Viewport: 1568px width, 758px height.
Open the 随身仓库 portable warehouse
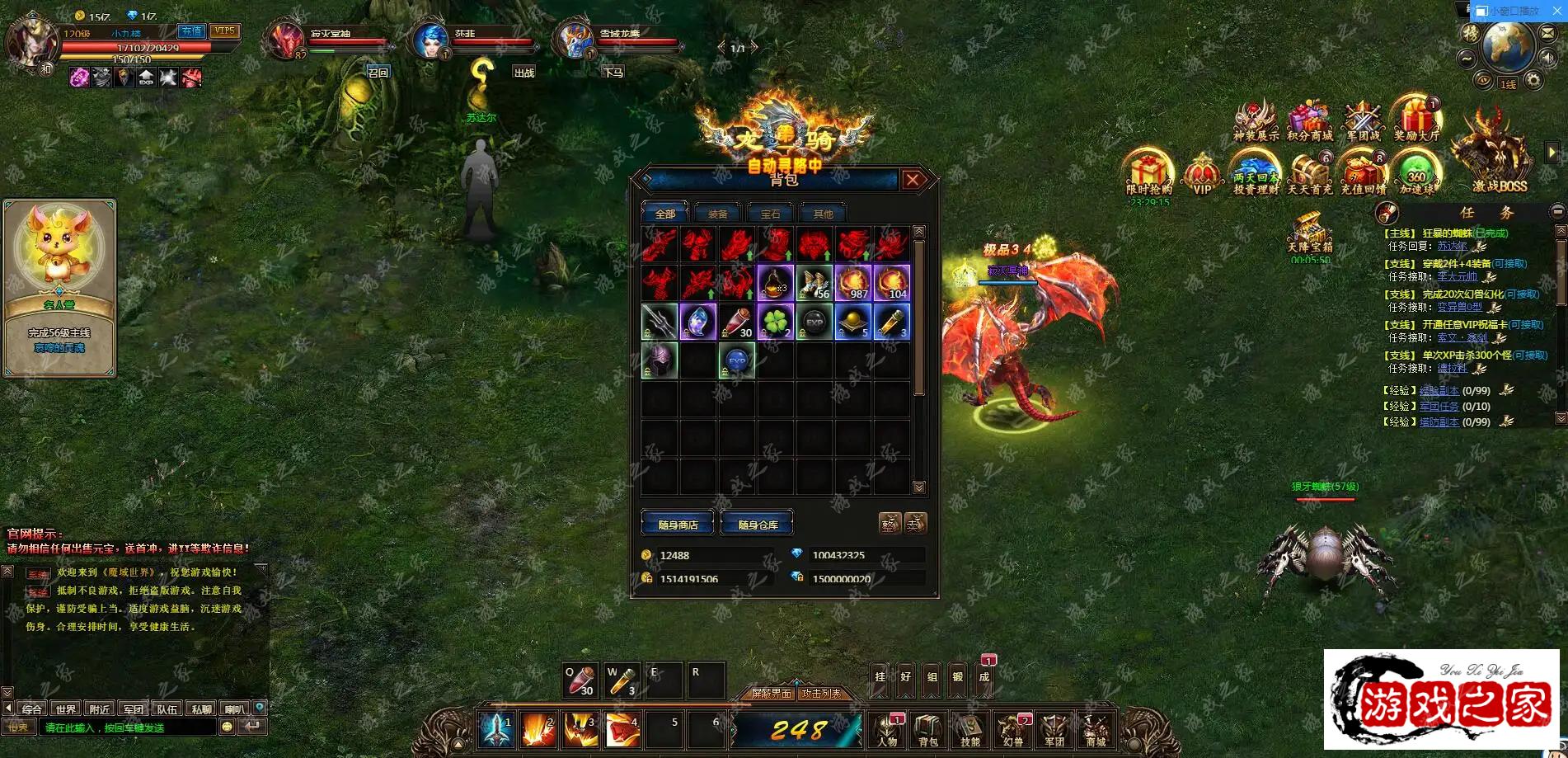click(757, 525)
